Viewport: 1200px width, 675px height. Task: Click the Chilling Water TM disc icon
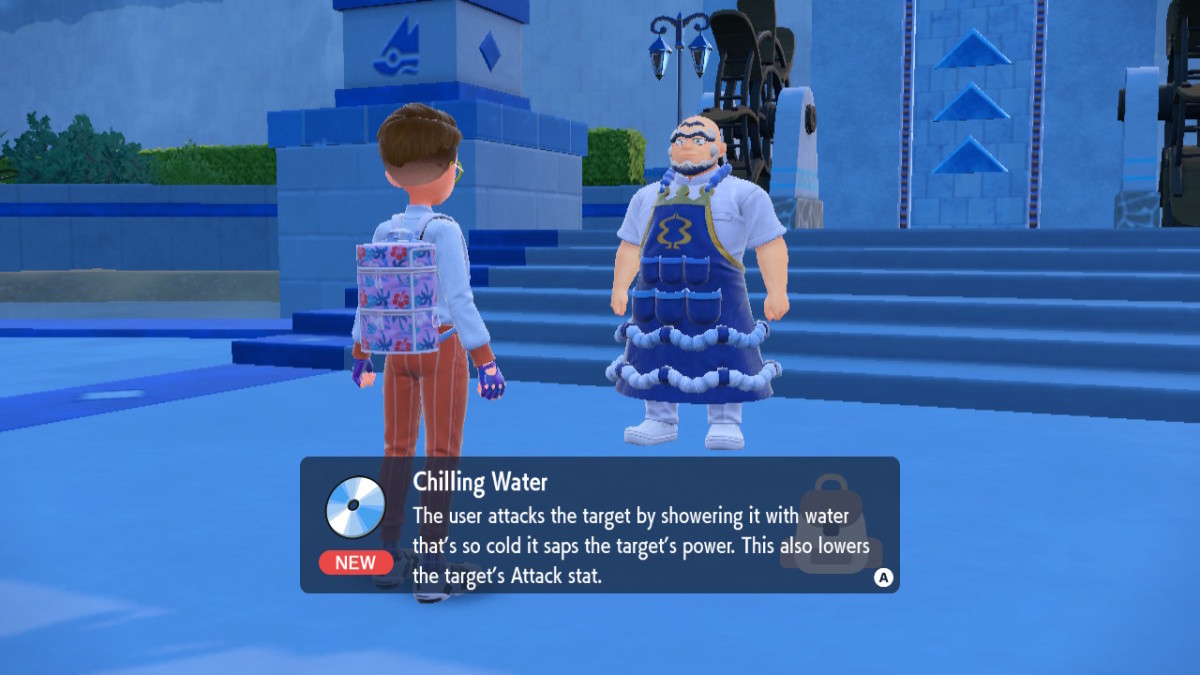pyautogui.click(x=355, y=507)
